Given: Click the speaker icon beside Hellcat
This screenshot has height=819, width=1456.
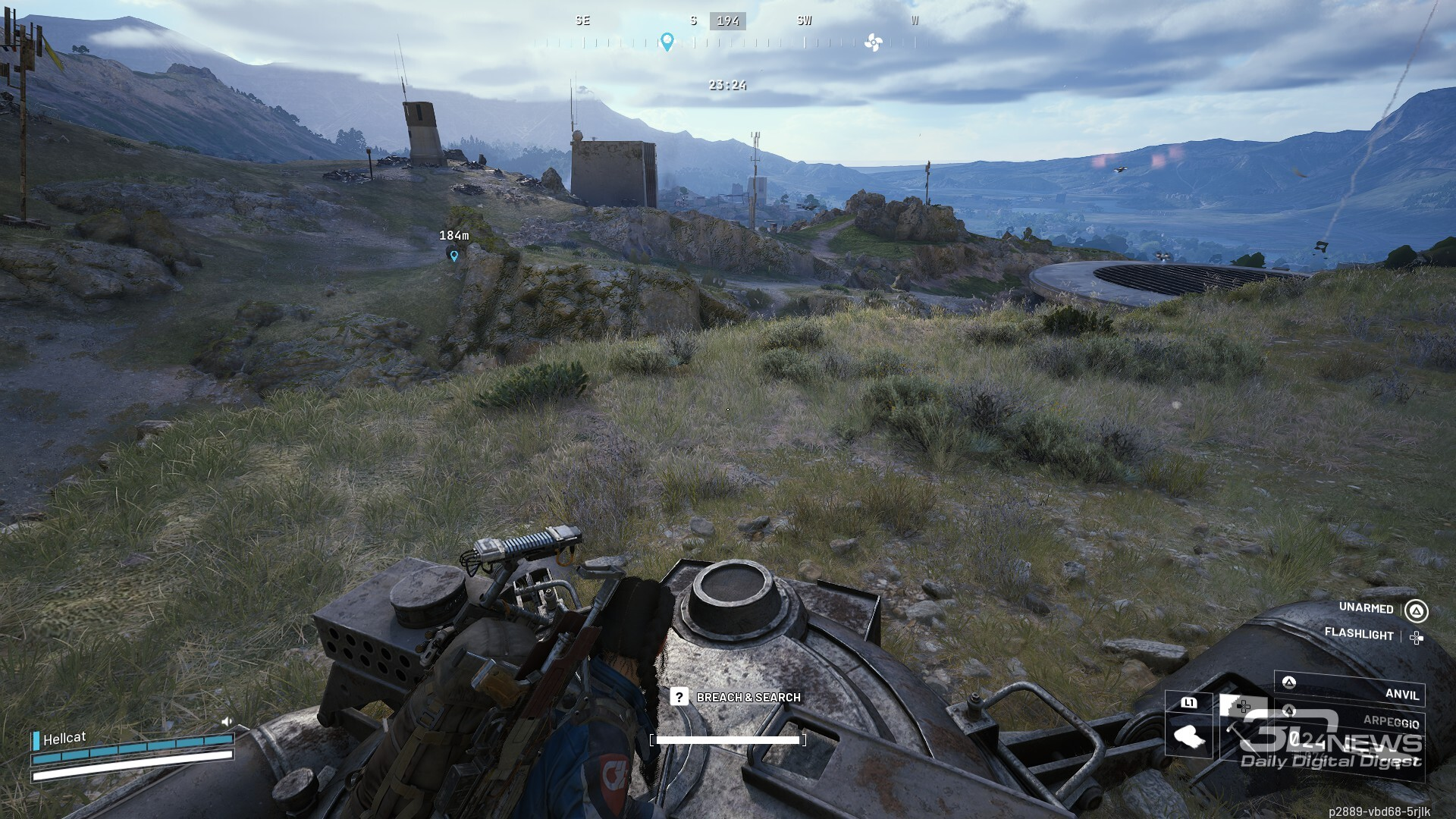Looking at the screenshot, I should pos(226,721).
